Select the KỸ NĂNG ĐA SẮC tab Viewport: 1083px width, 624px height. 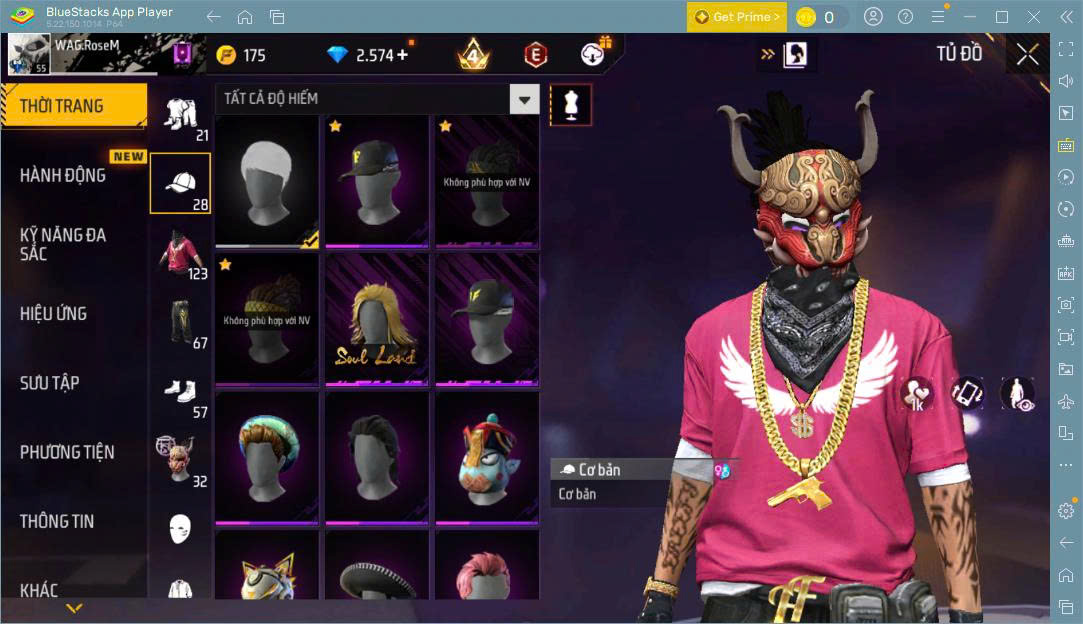[63, 244]
